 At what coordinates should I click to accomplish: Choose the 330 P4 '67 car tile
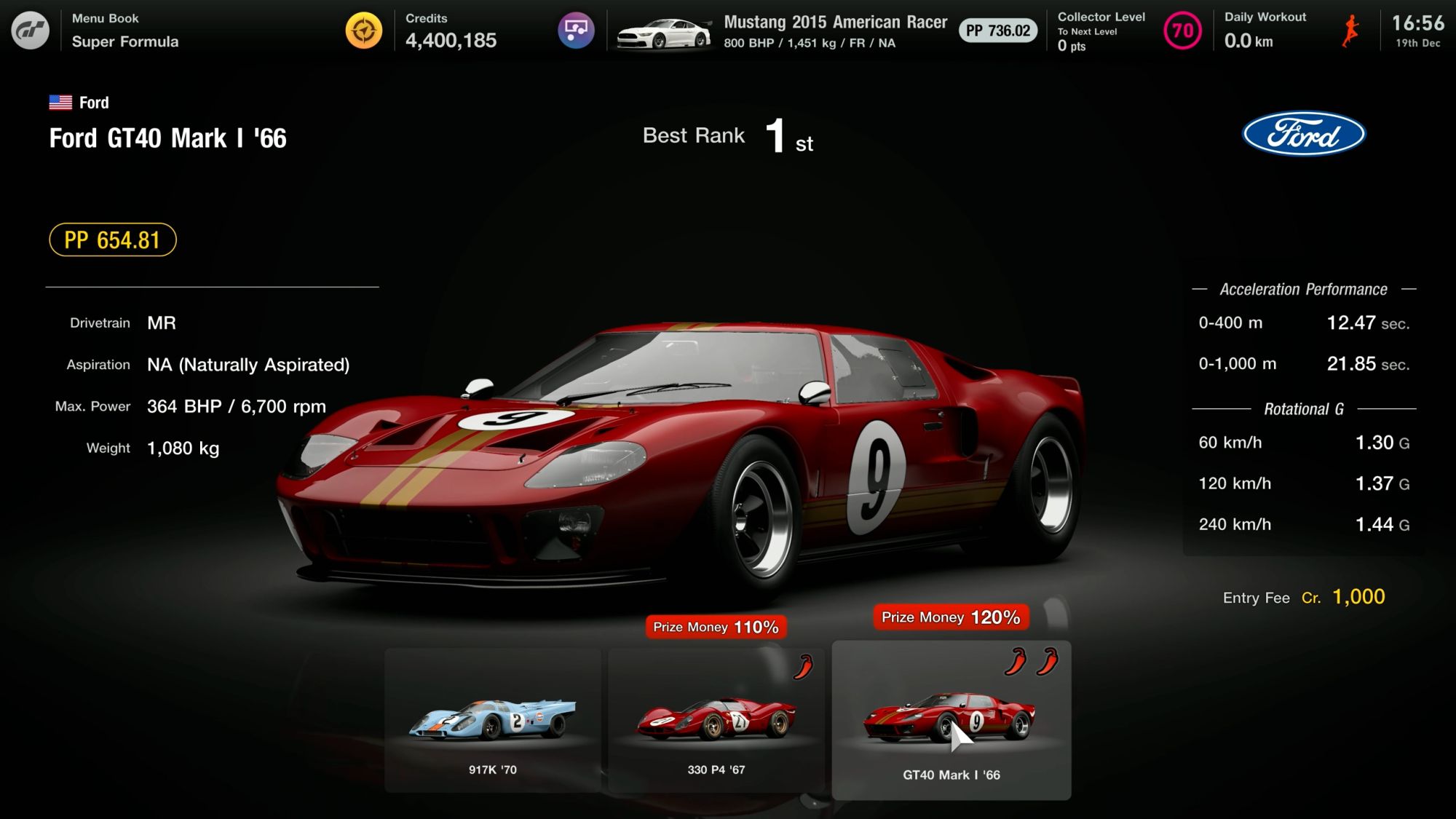tap(716, 719)
